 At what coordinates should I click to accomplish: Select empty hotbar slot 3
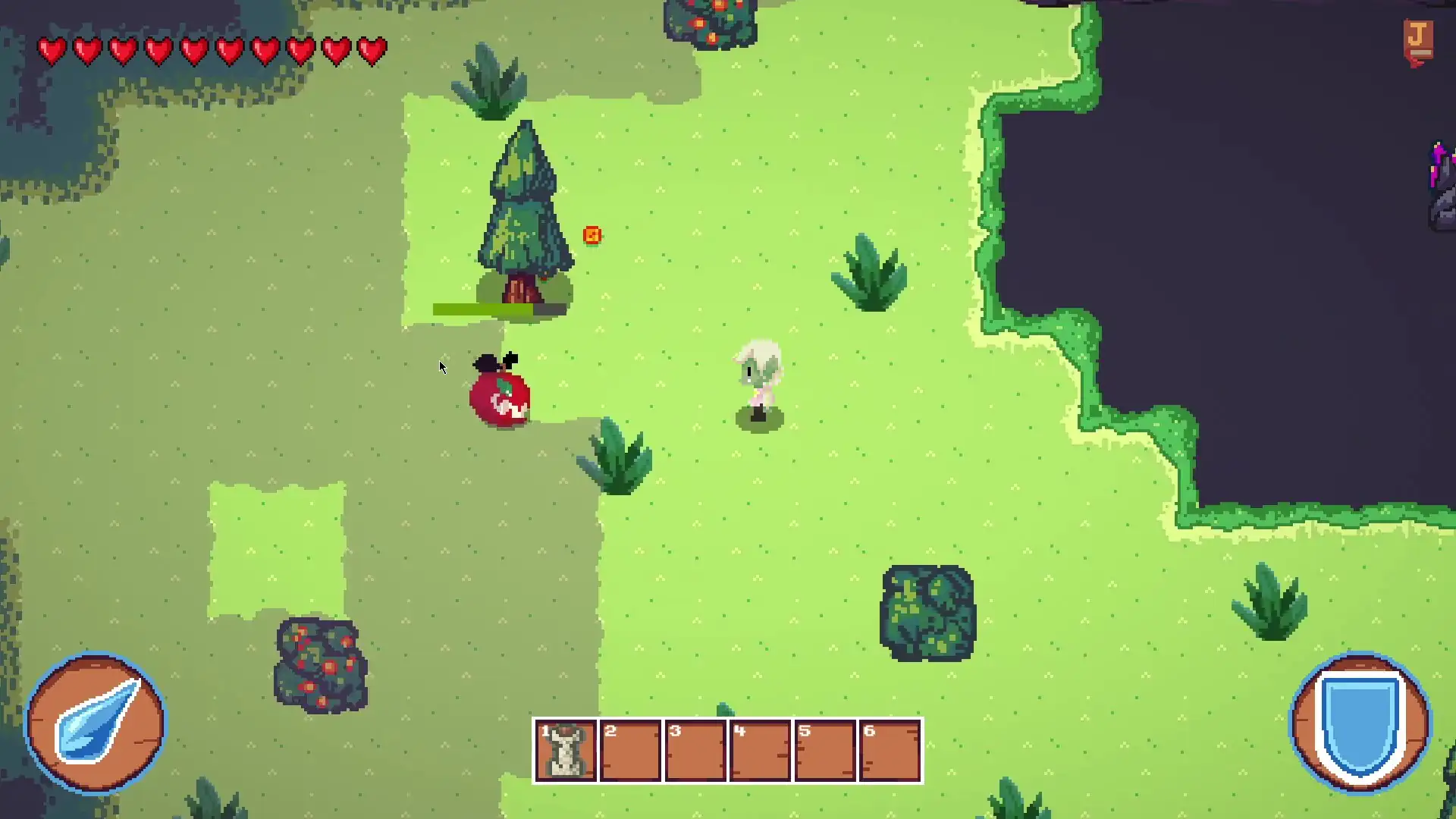(x=695, y=751)
